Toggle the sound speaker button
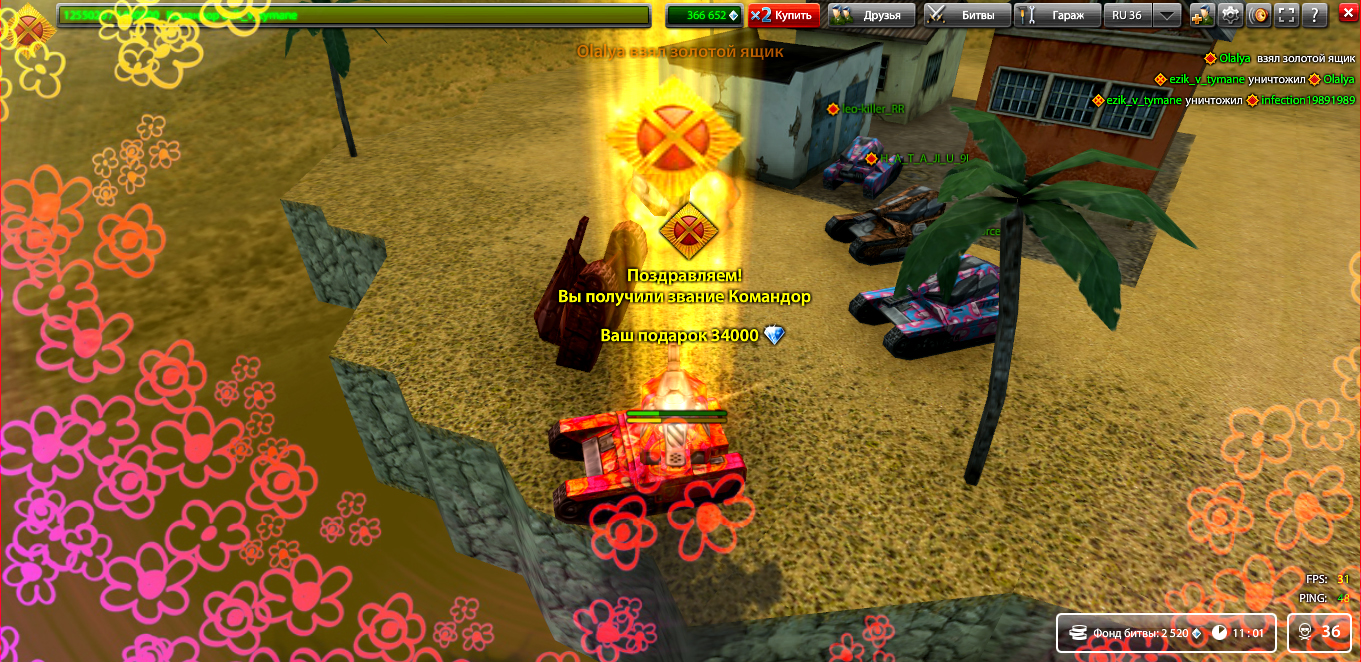Viewport: 1361px width, 662px height. click(x=1259, y=15)
